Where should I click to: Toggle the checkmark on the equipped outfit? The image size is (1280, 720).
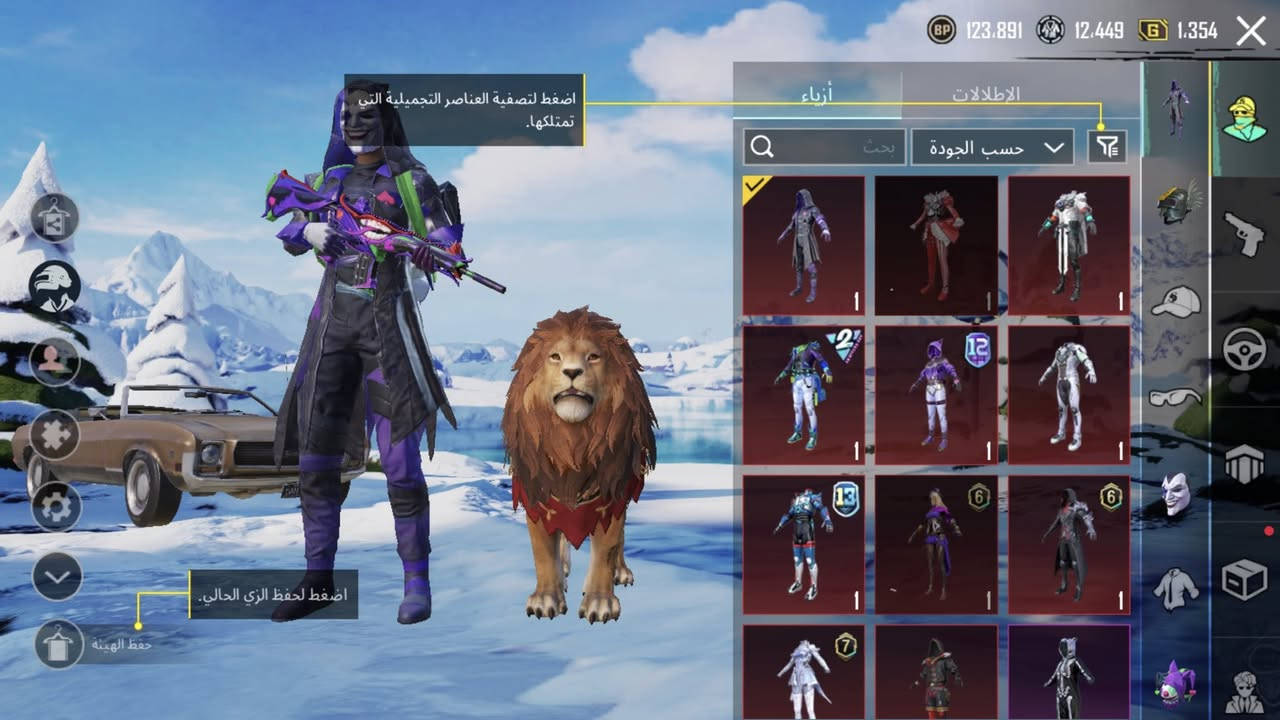755,188
